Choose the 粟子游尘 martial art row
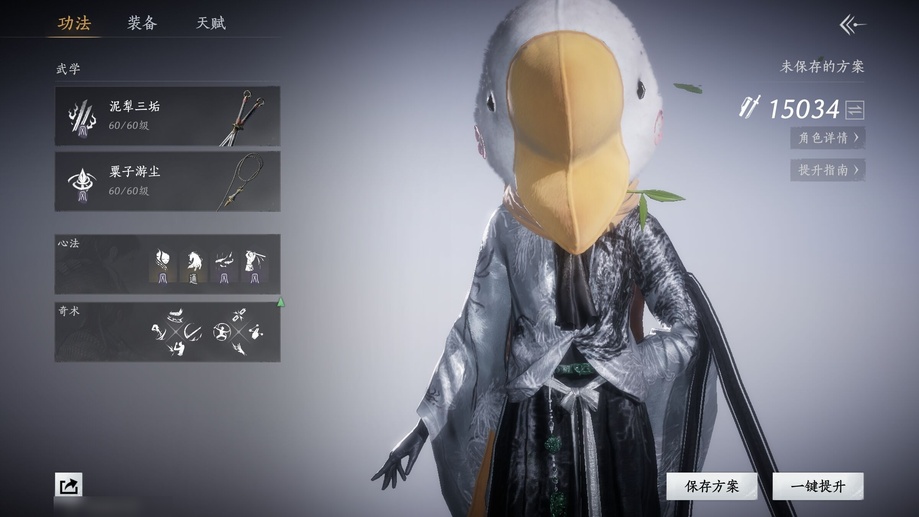This screenshot has width=919, height=517. coord(167,181)
